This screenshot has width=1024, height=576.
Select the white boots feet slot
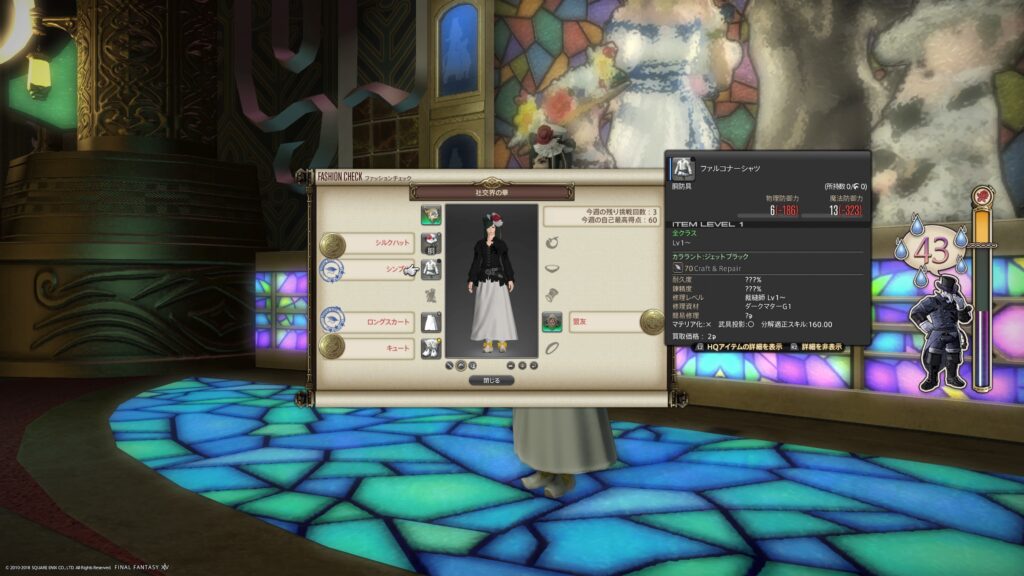pyautogui.click(x=431, y=347)
